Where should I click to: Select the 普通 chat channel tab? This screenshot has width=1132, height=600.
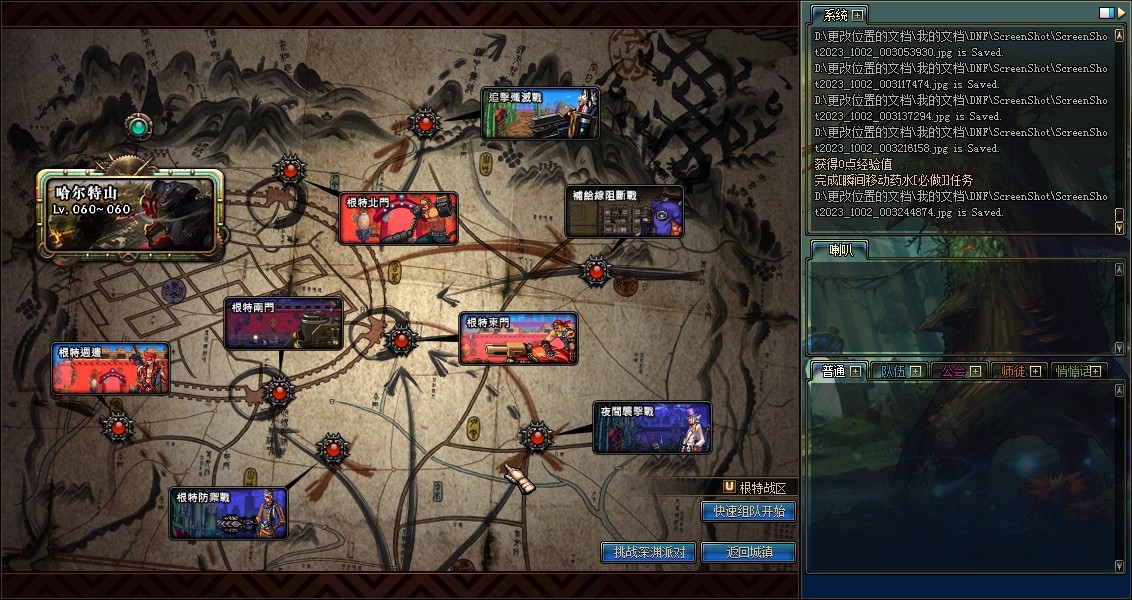pos(834,371)
